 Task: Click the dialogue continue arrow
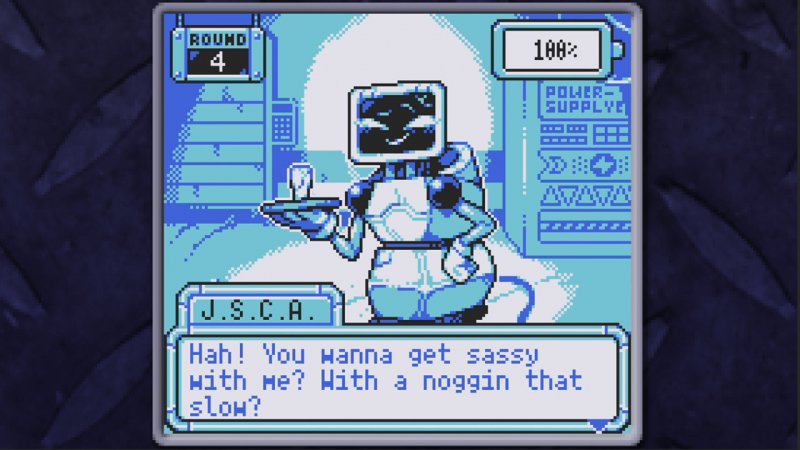[x=598, y=425]
